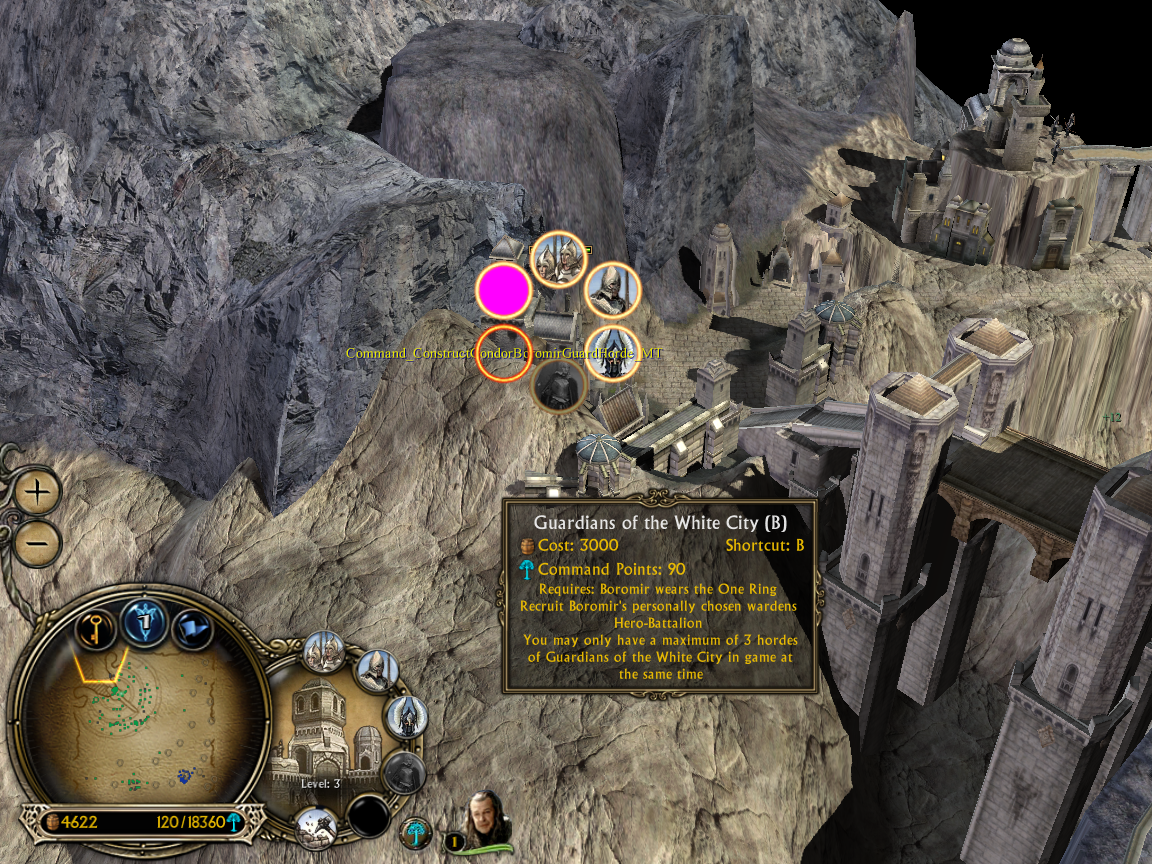The image size is (1152, 864).
Task: Select the two-soldier icon in the palantir panel
Action: point(324,653)
